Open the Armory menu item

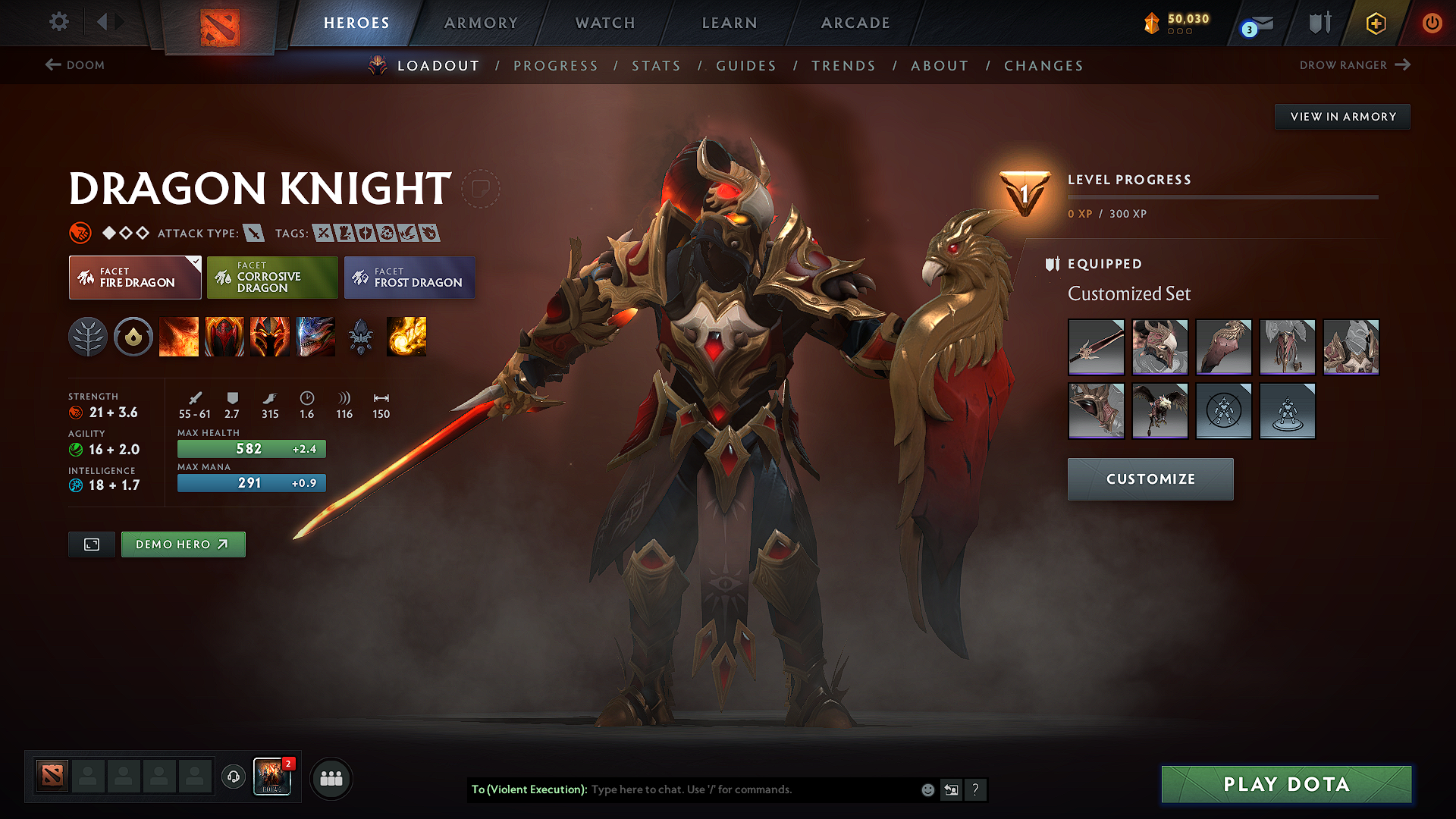coord(481,23)
